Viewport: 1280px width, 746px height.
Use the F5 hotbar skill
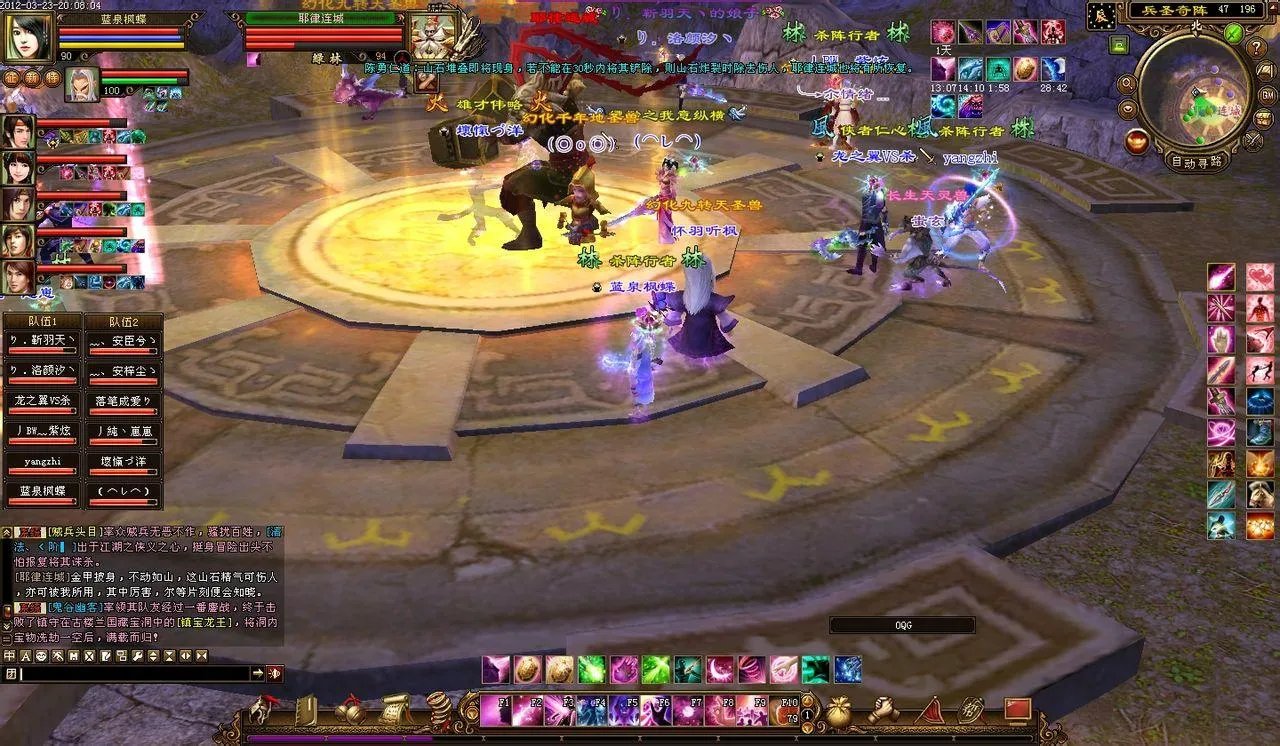click(623, 711)
